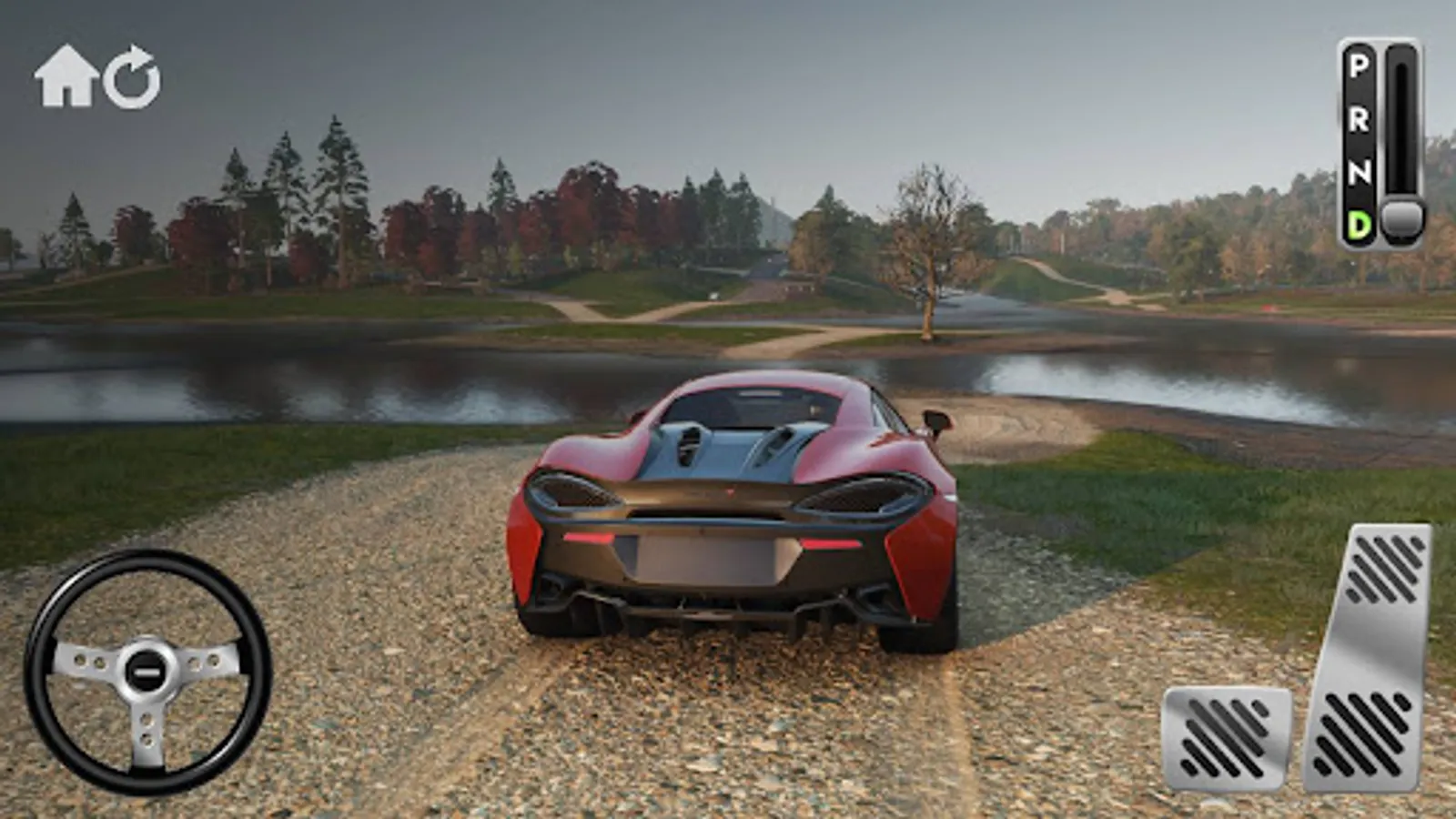Select the R reverse gear

coord(1358,119)
